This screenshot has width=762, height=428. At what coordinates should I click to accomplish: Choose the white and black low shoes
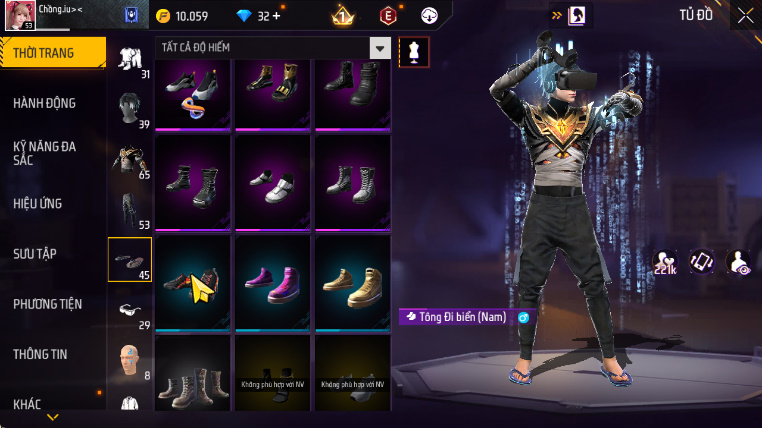point(273,183)
